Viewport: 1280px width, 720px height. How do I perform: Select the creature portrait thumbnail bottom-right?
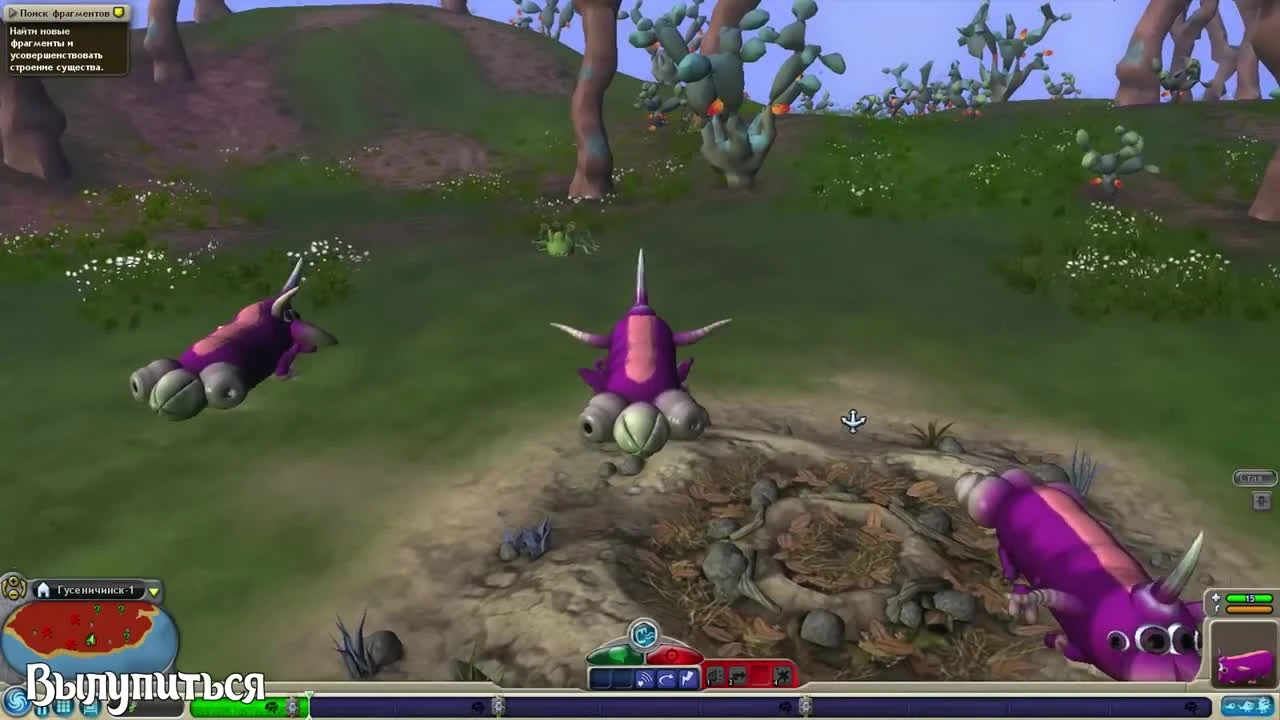(1245, 658)
